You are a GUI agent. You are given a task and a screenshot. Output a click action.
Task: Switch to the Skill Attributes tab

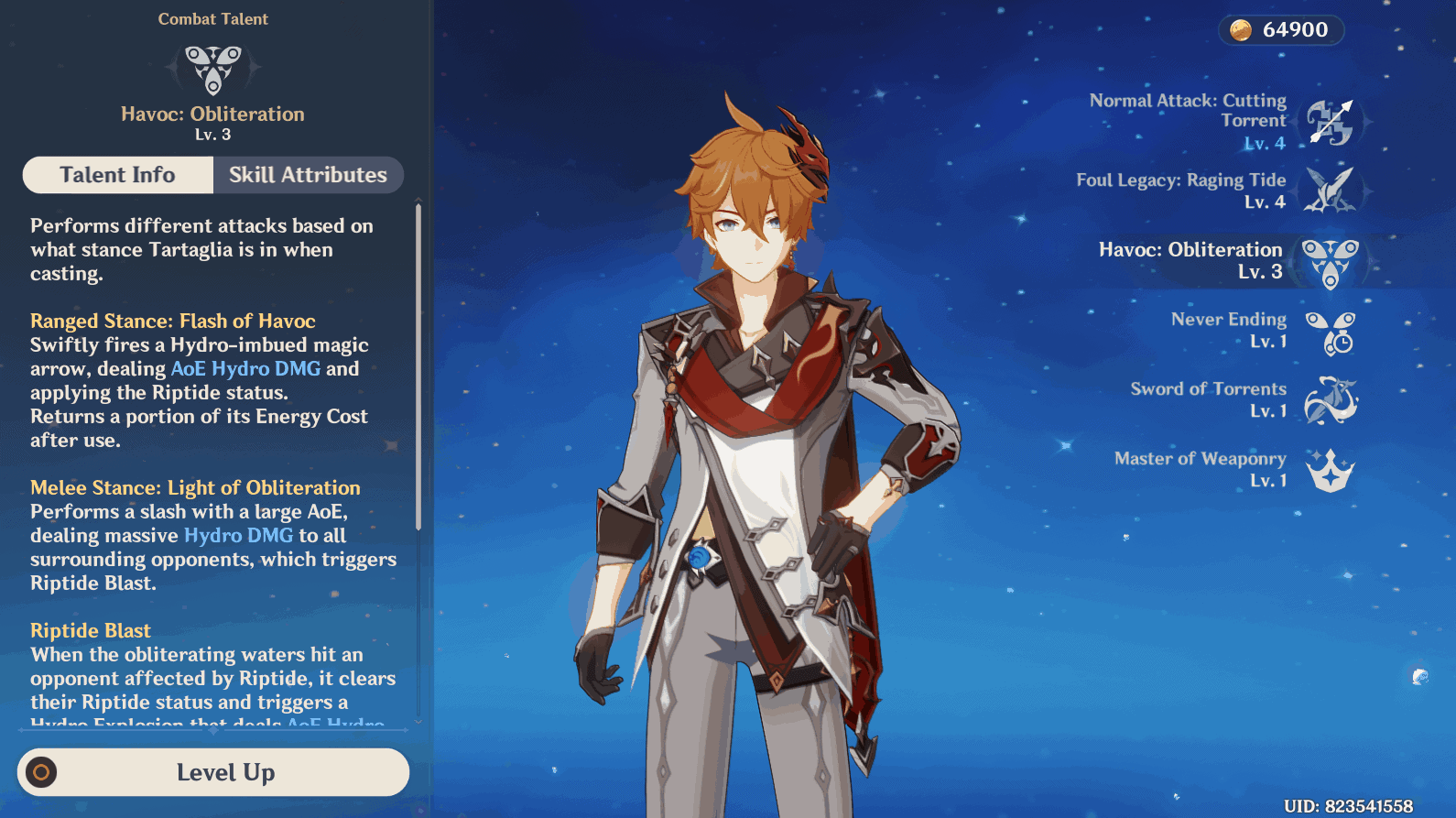[x=308, y=175]
